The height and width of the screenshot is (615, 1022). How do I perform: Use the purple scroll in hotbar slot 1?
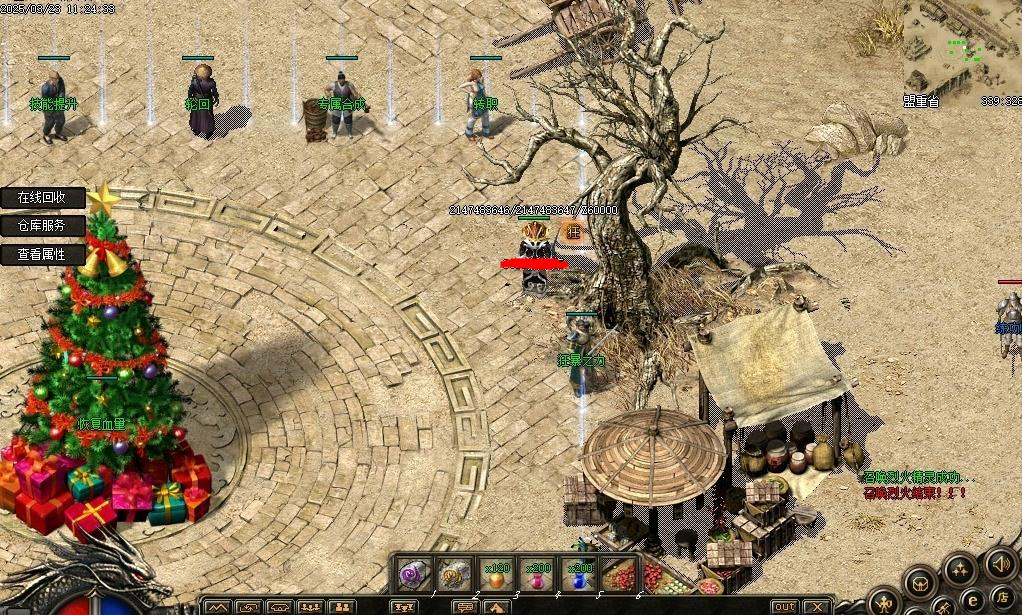413,574
